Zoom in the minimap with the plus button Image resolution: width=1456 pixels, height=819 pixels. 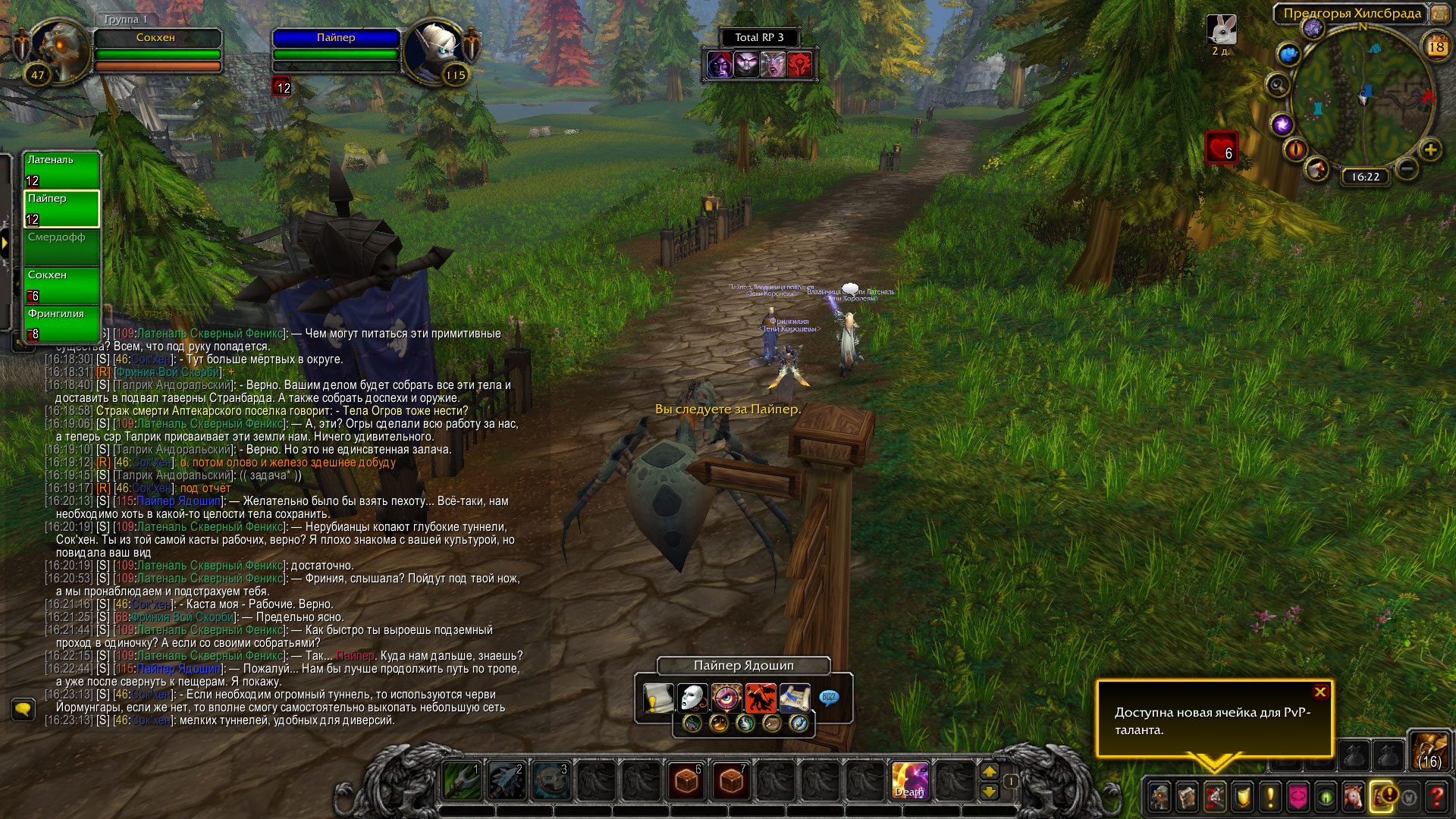coord(1430,149)
